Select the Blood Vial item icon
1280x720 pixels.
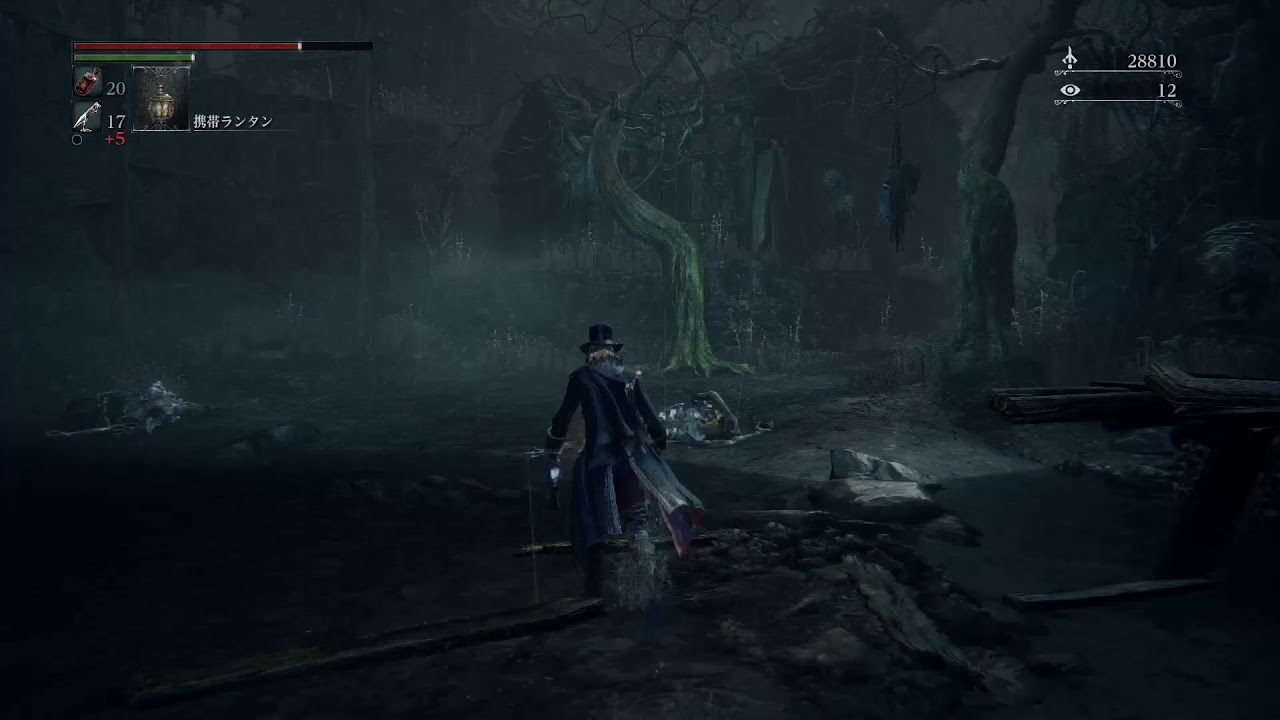(88, 84)
